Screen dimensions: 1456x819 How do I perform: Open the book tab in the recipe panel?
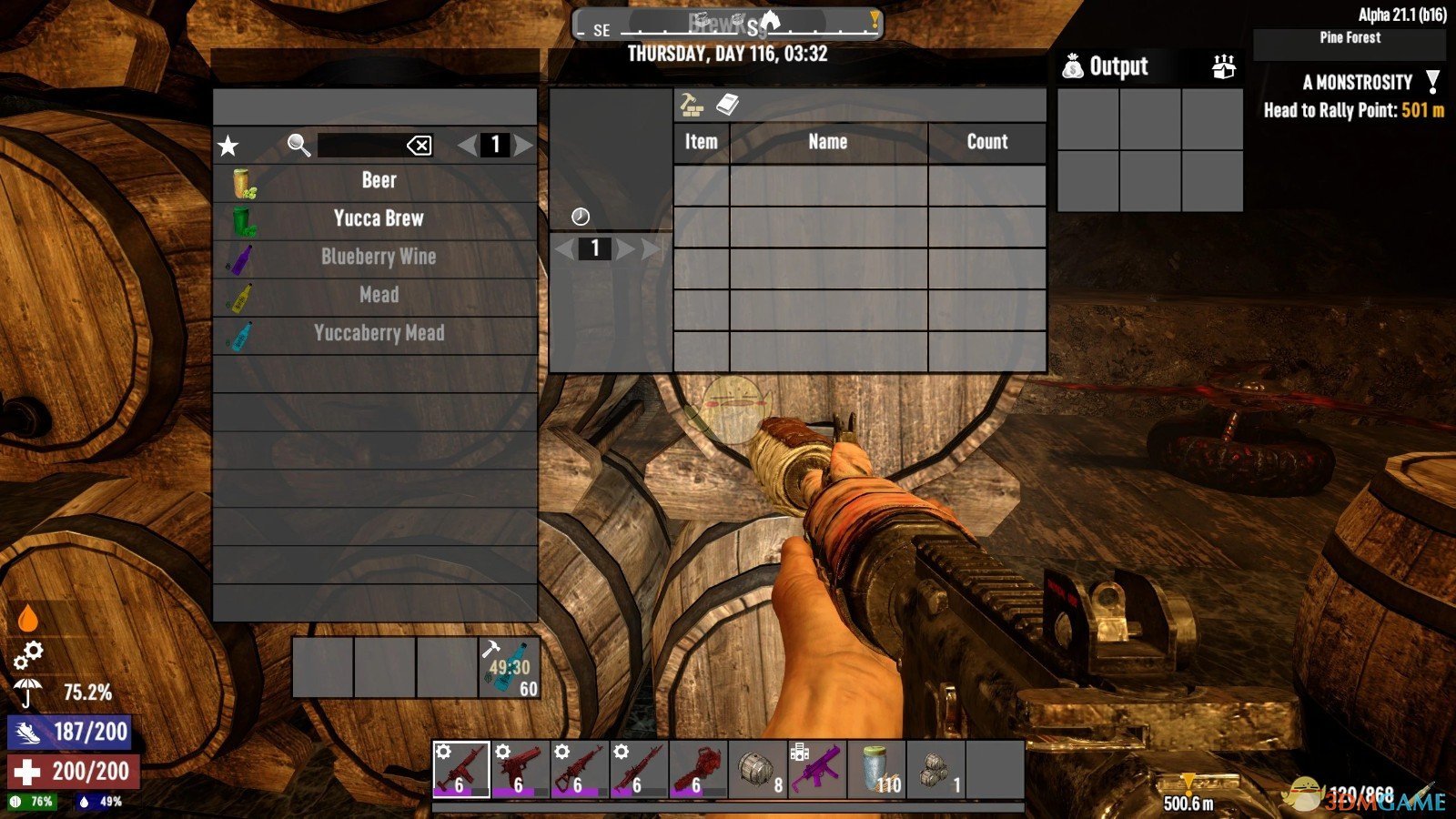[x=727, y=106]
